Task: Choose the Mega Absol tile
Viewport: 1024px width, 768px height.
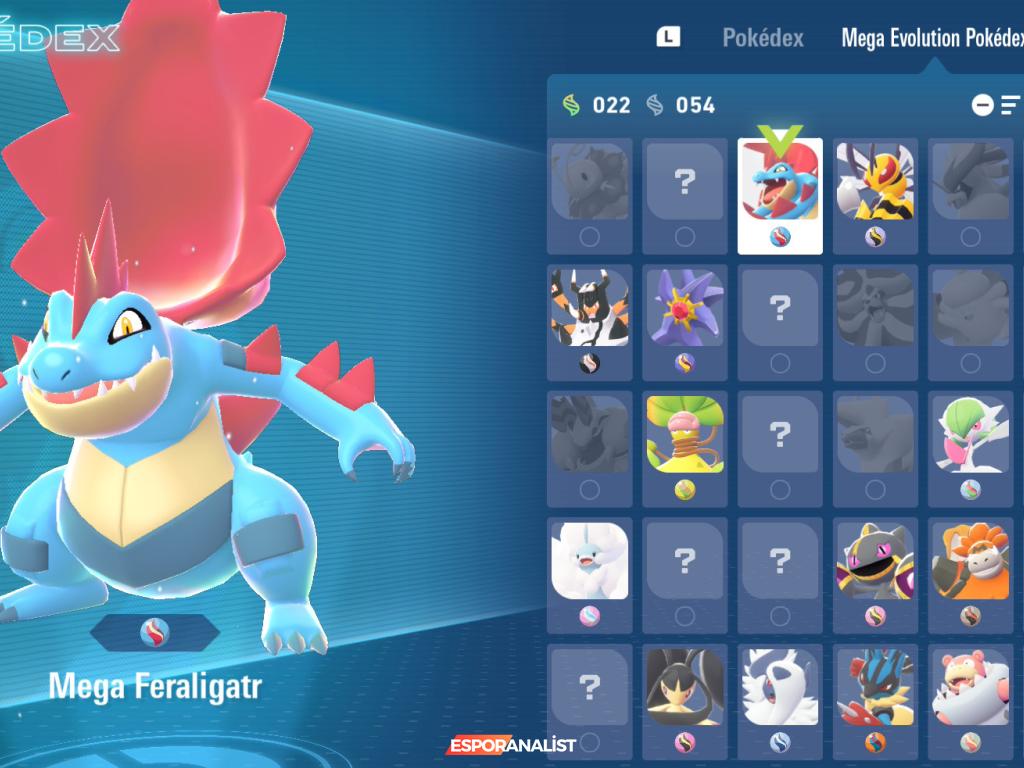Action: pos(780,690)
